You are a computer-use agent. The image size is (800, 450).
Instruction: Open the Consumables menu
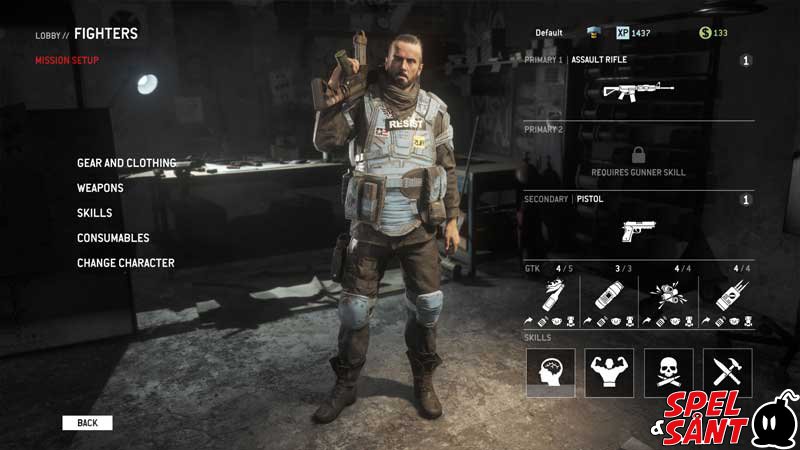coord(113,238)
